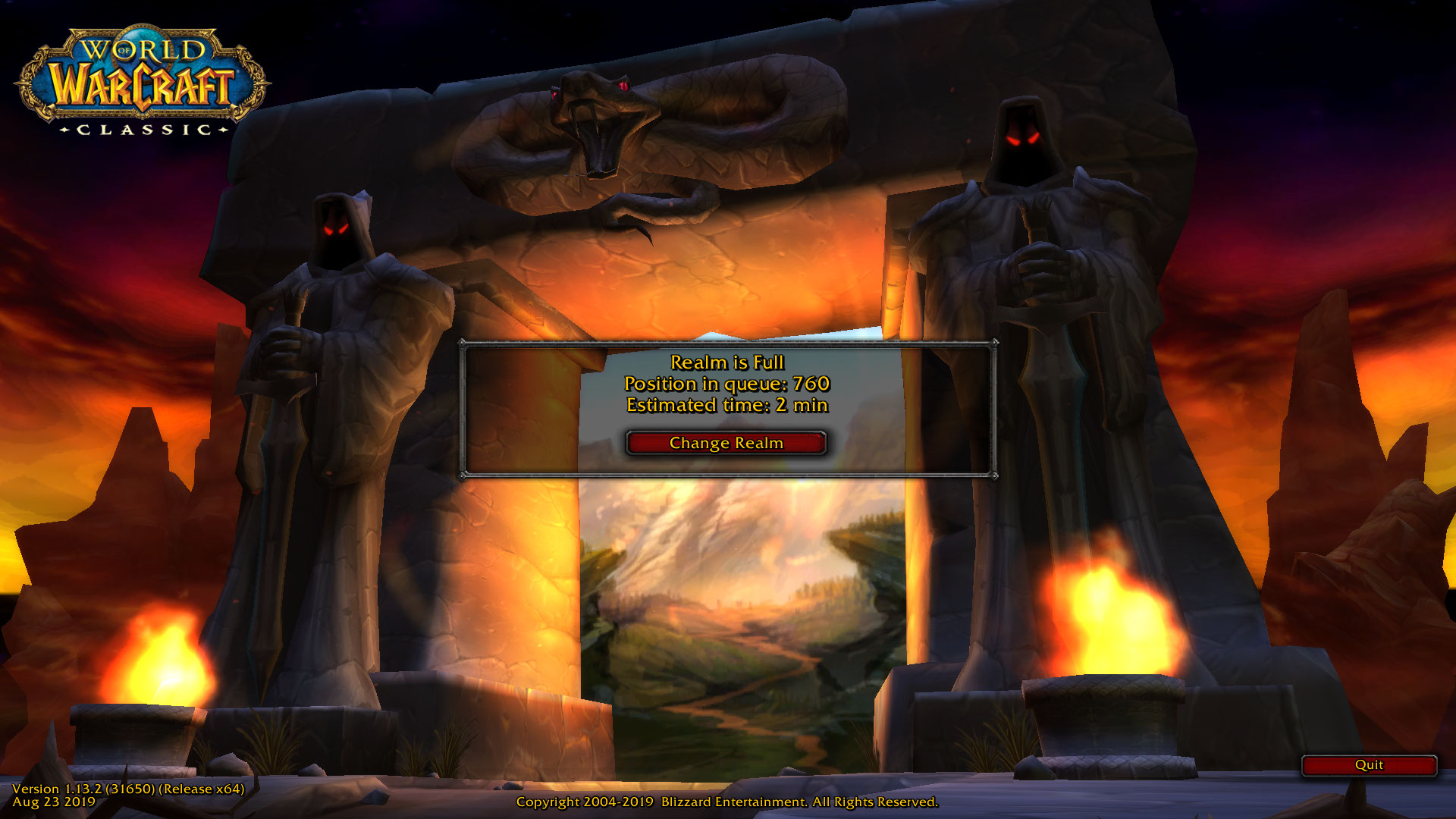This screenshot has height=819, width=1456.
Task: Click the 'Position in queue: 760' line
Action: click(x=726, y=384)
